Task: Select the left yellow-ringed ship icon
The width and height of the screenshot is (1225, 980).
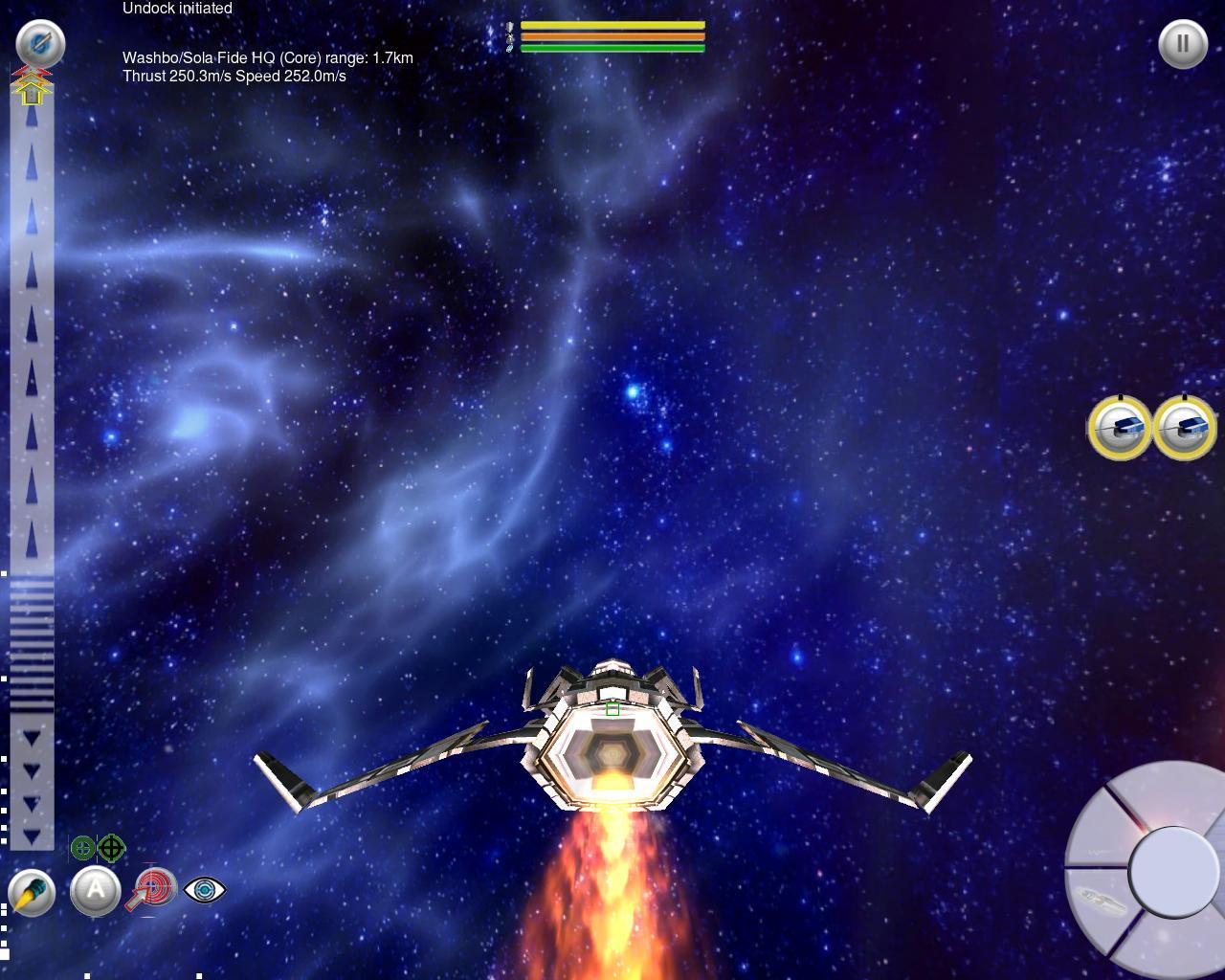Action: [x=1120, y=428]
